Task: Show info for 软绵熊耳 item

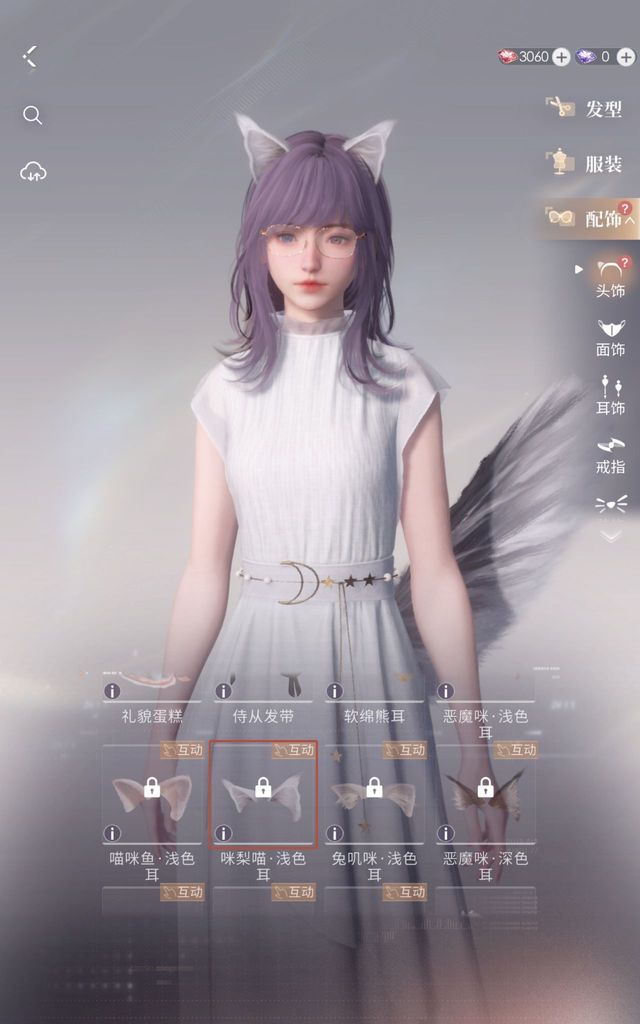Action: (x=334, y=690)
